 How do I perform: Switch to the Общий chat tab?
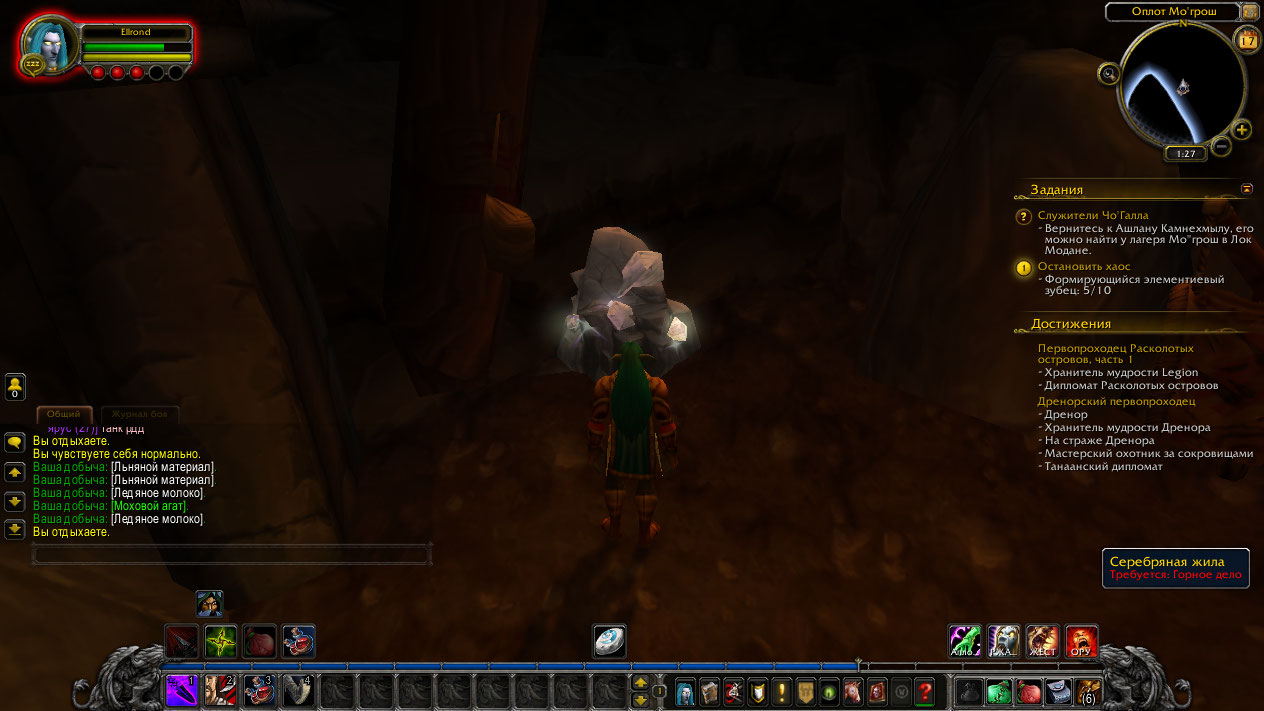point(64,414)
